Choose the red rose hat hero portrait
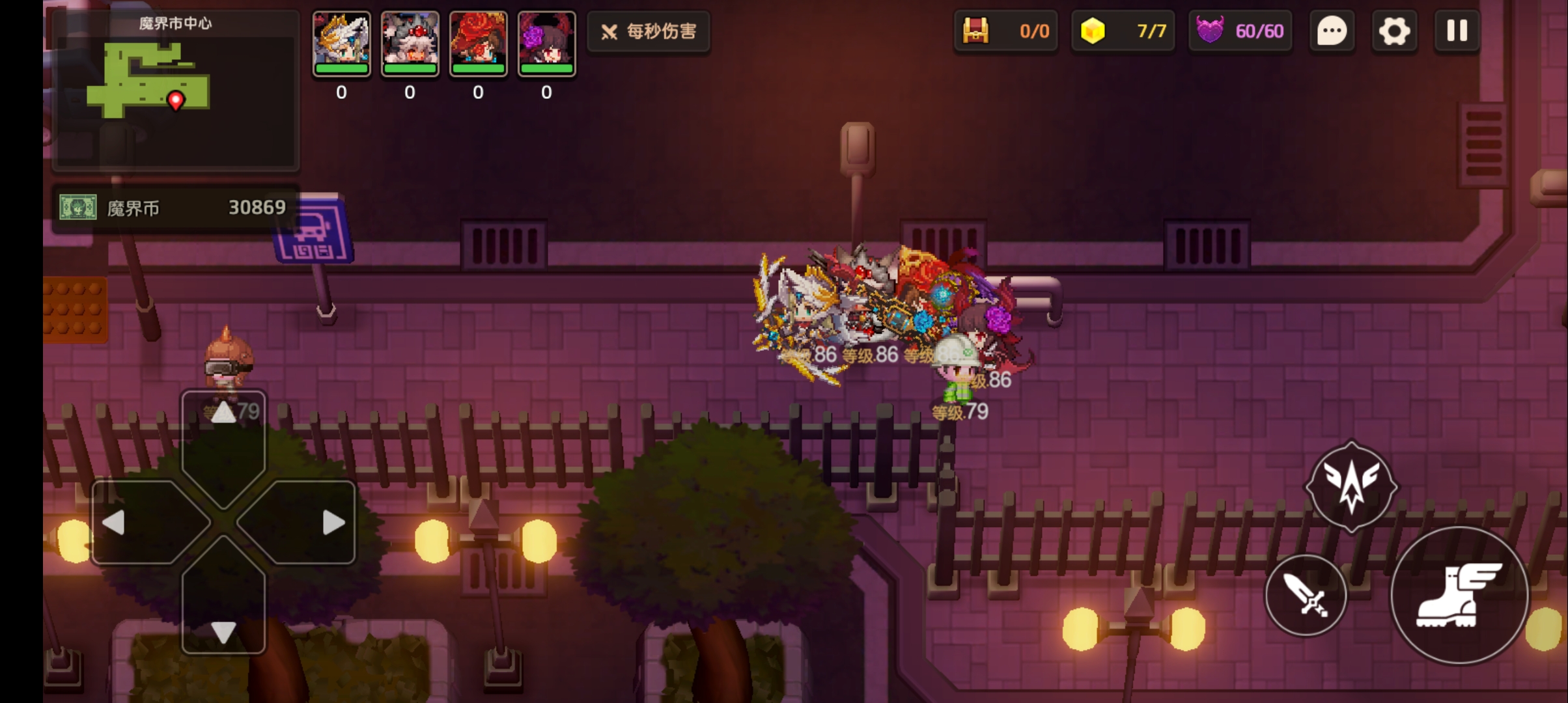Viewport: 1568px width, 703px height. pos(479,43)
